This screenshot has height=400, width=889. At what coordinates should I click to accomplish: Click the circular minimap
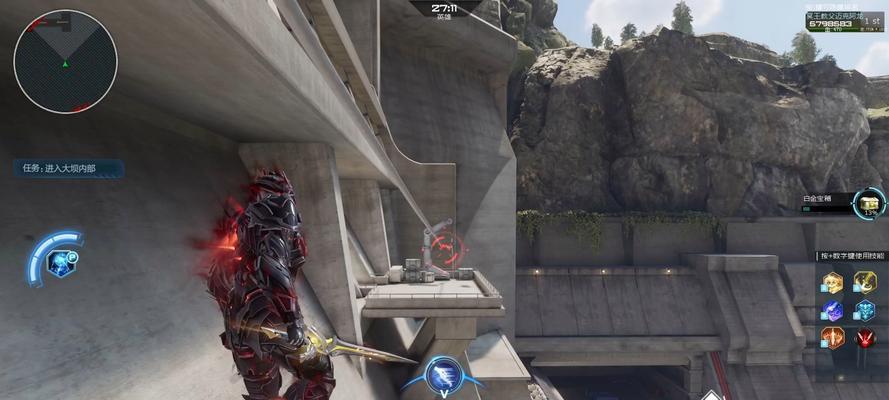[x=65, y=61]
